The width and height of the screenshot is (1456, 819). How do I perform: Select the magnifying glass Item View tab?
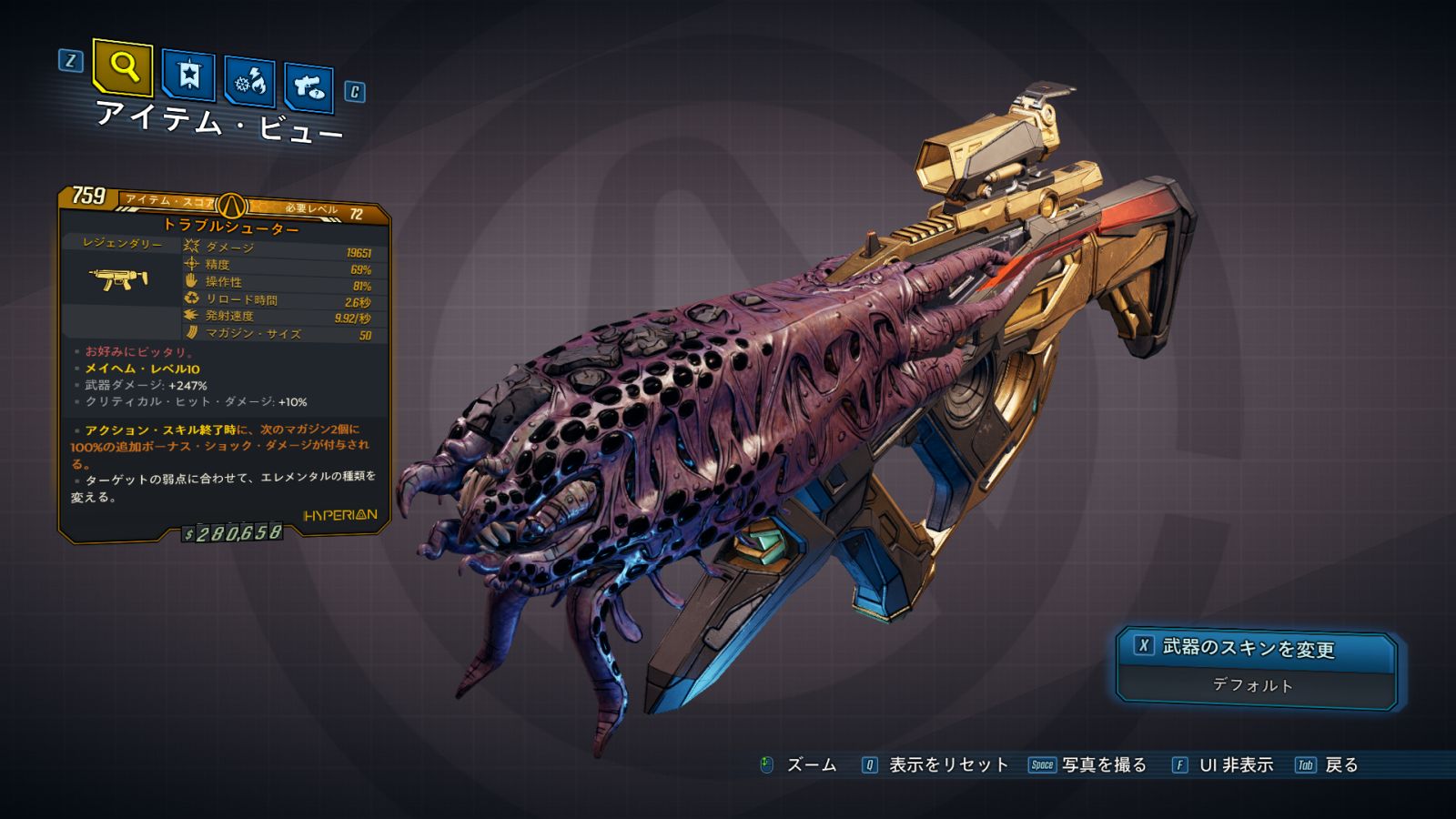pos(123,66)
